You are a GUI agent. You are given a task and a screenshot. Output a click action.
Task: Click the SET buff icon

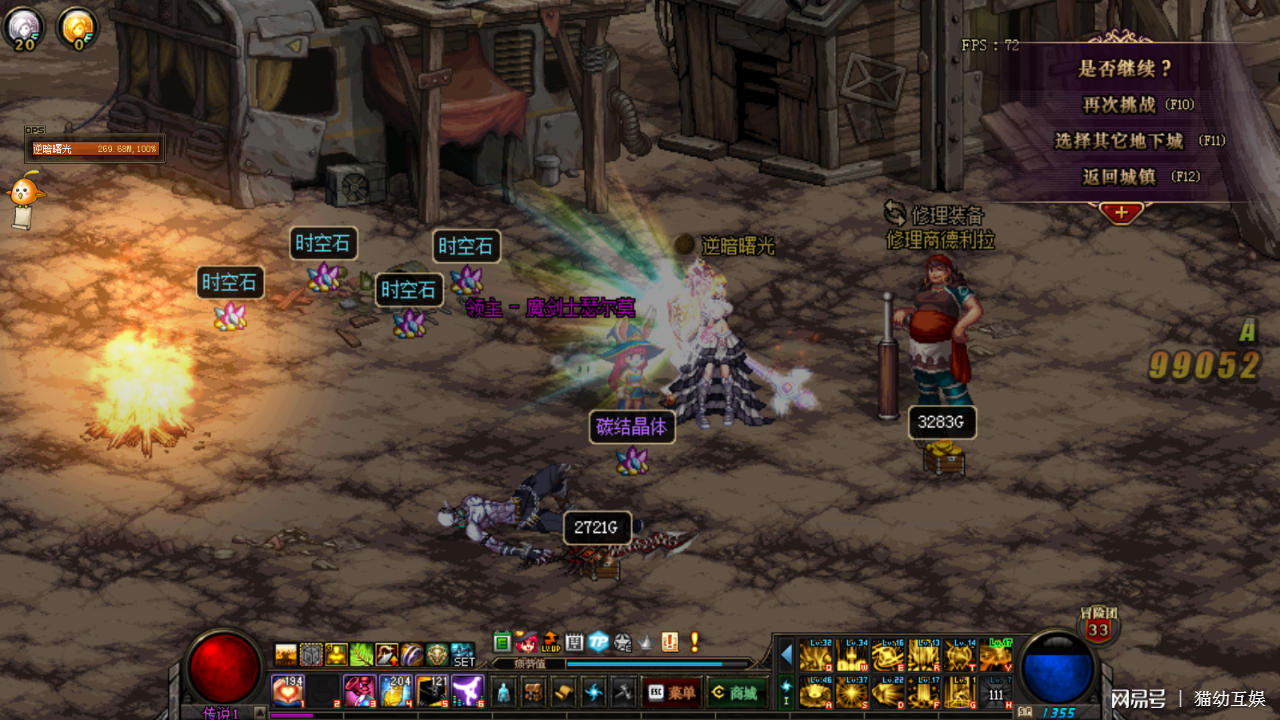(x=463, y=655)
